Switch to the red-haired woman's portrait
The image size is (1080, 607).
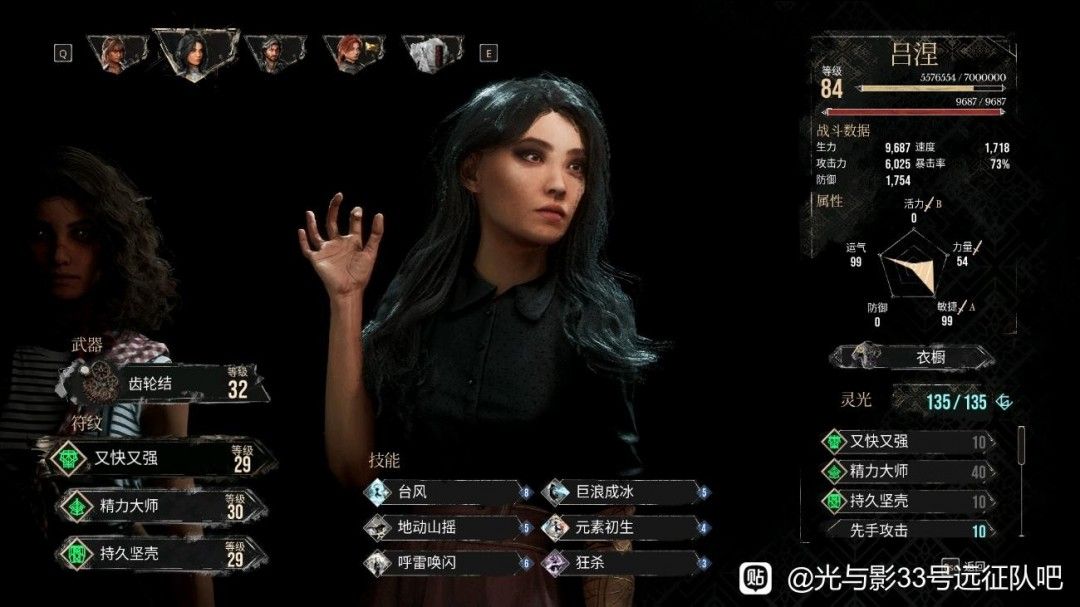pyautogui.click(x=350, y=51)
